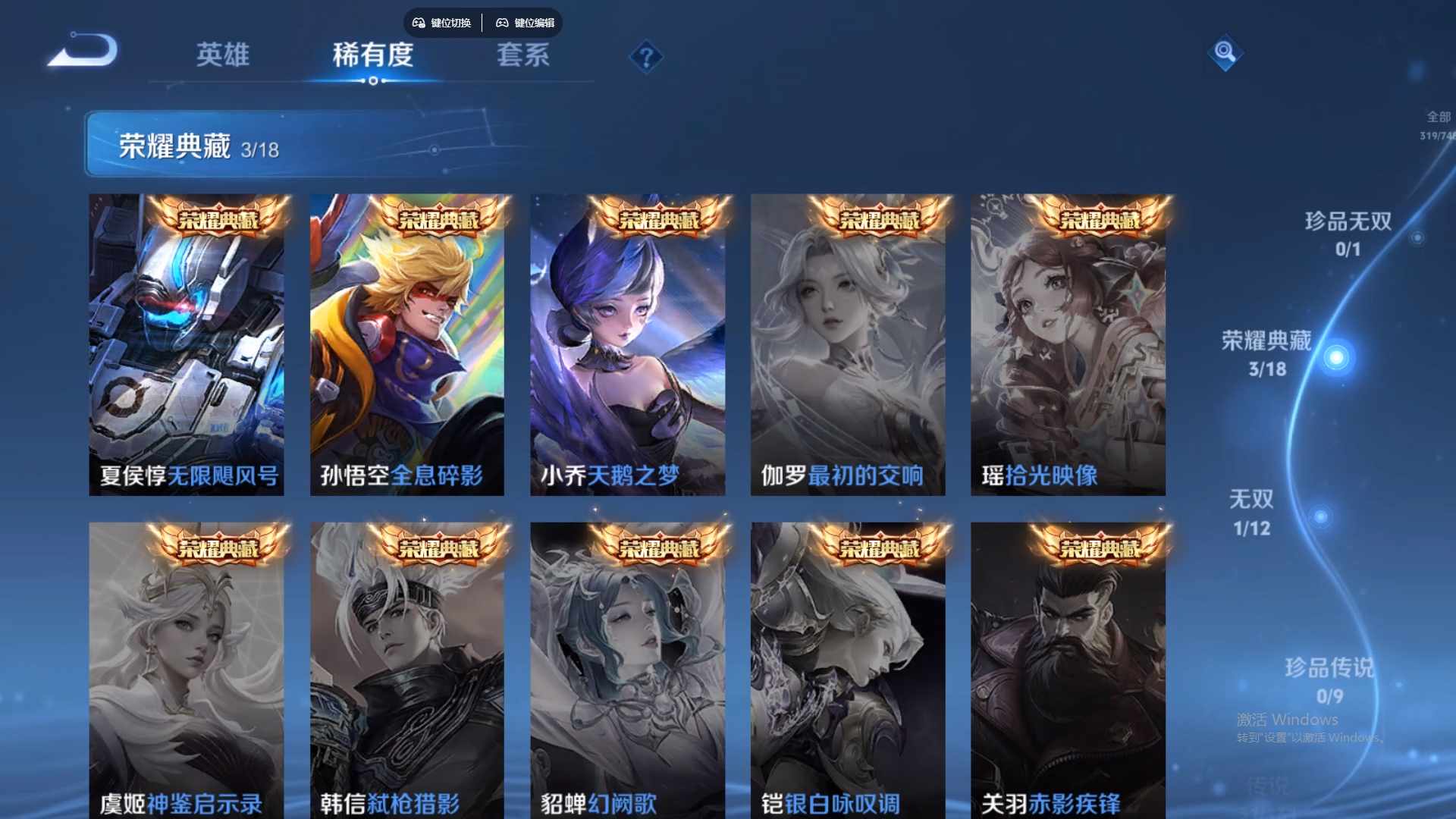Choose the 孙悟空 全息碎影 skin card
Image resolution: width=1456 pixels, height=819 pixels.
407,345
